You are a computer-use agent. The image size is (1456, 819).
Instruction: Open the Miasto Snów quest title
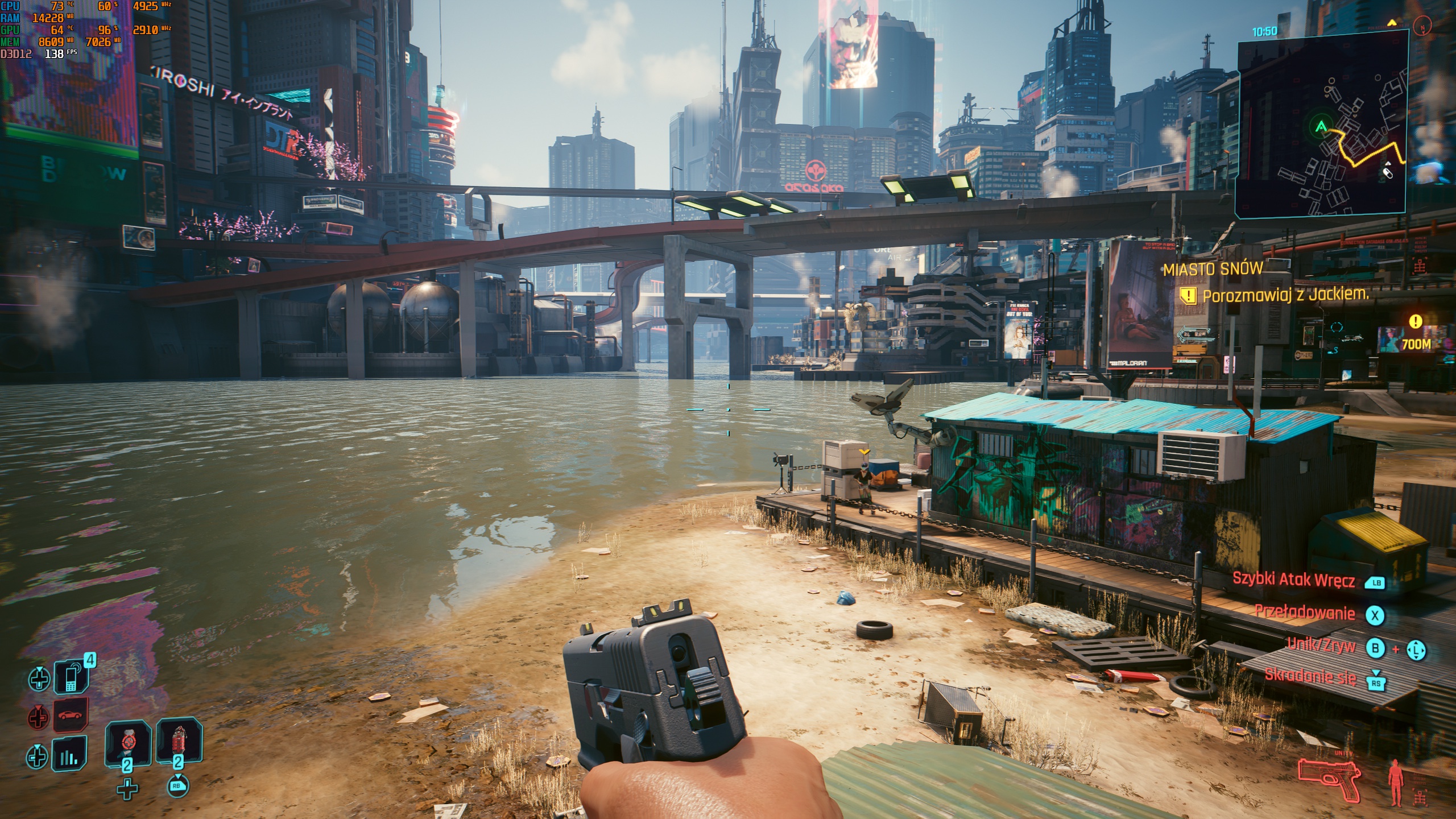(1213, 269)
